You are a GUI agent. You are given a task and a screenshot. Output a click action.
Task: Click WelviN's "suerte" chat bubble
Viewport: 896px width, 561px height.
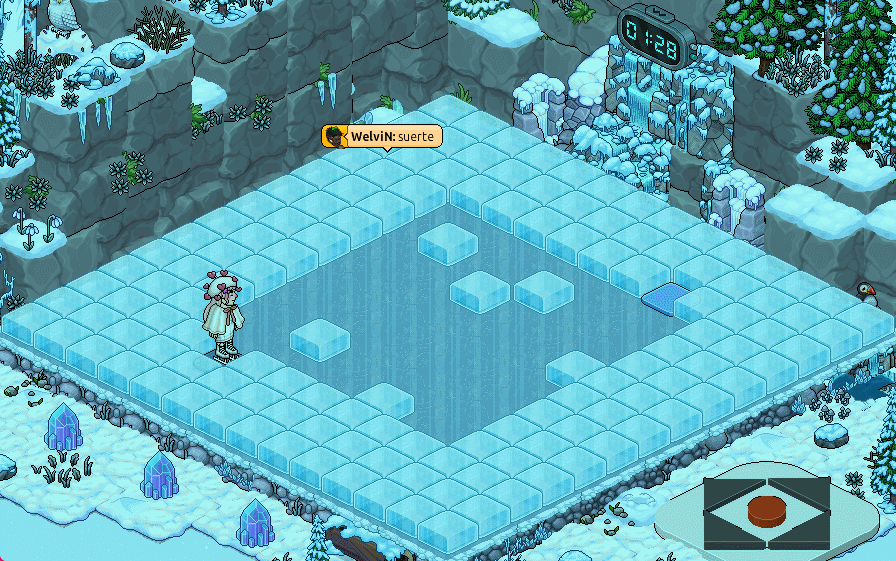point(381,136)
